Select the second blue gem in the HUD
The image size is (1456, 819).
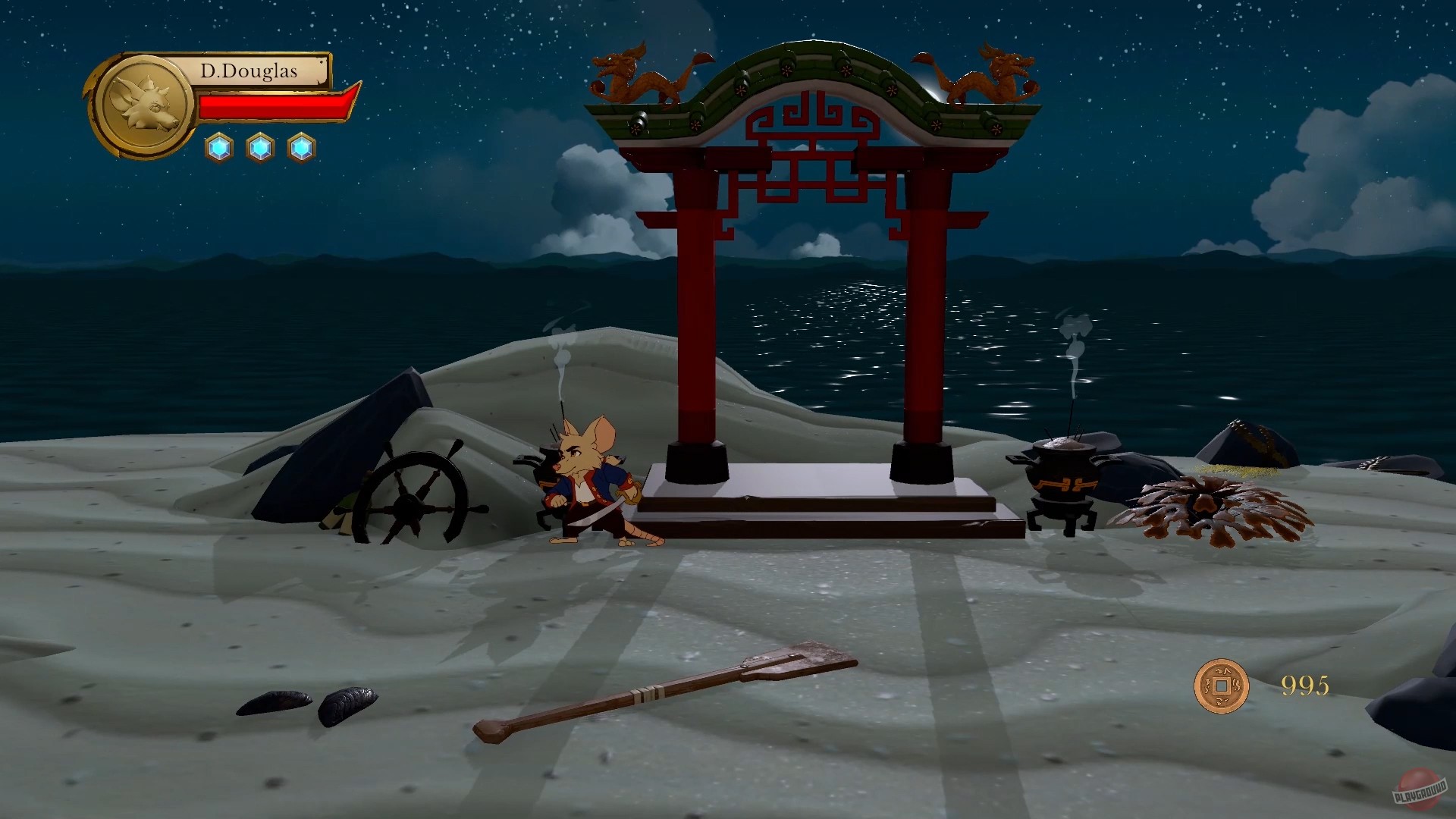click(x=259, y=148)
